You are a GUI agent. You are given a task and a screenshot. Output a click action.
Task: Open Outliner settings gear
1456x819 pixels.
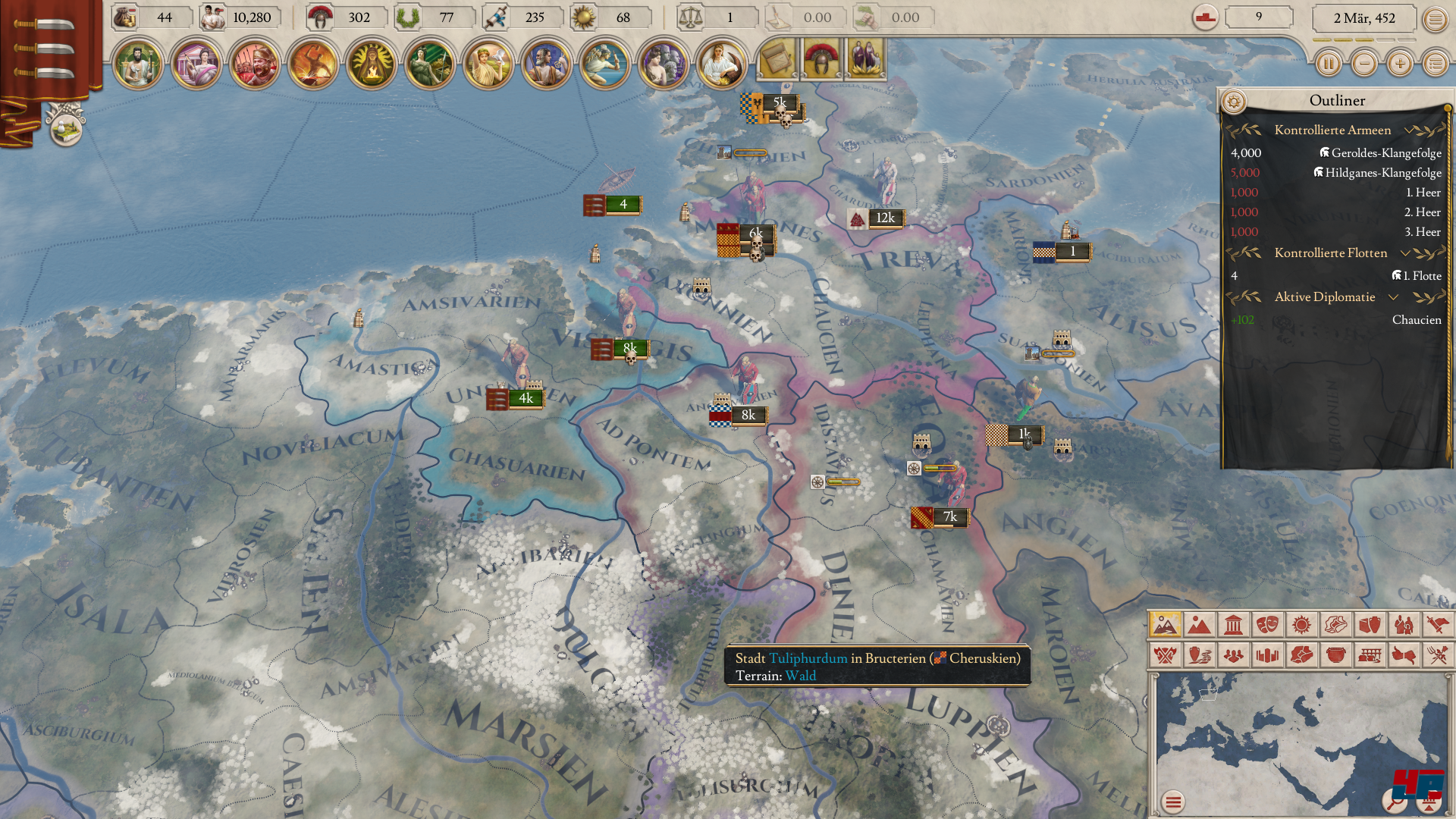click(x=1234, y=101)
